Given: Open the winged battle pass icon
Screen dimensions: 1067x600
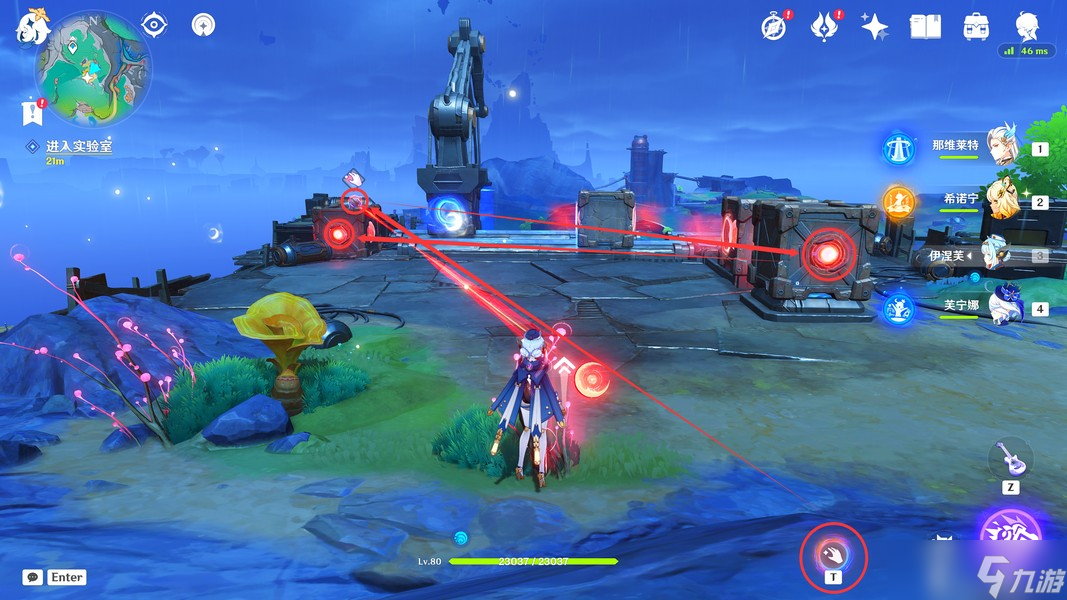Looking at the screenshot, I should [x=823, y=26].
